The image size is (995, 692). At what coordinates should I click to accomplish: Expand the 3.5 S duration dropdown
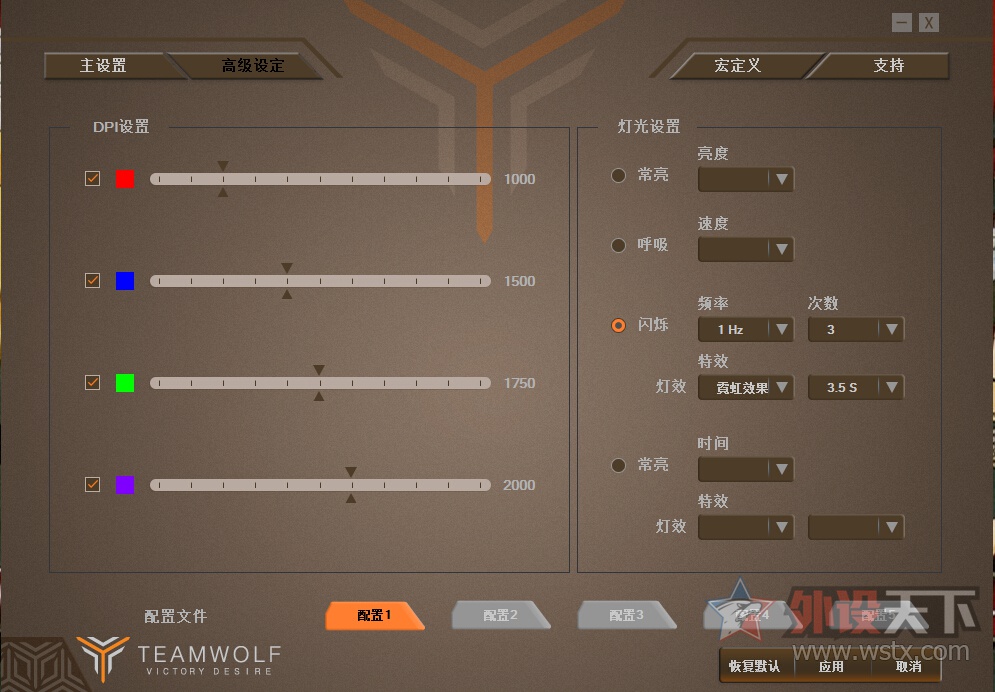click(x=856, y=387)
